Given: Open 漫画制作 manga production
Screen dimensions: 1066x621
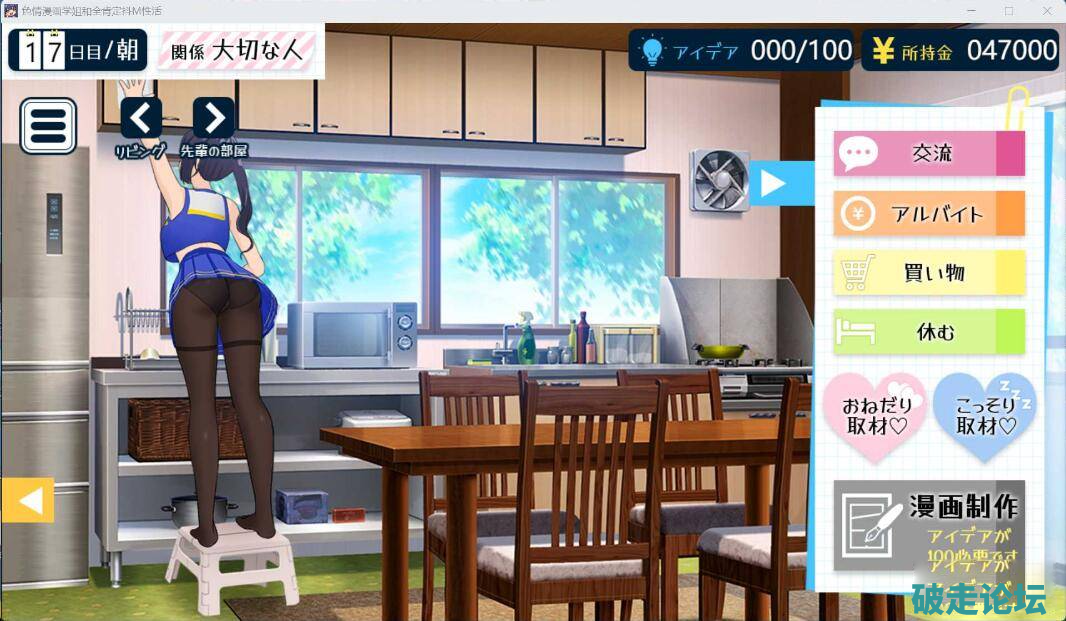Looking at the screenshot, I should pos(929,525).
